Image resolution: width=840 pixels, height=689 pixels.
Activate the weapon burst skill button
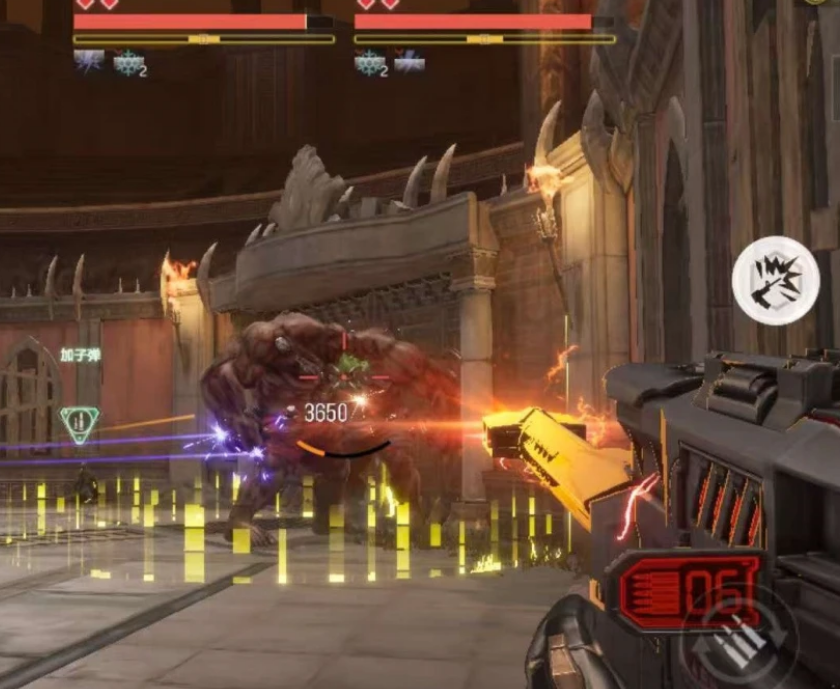pyautogui.click(x=775, y=279)
